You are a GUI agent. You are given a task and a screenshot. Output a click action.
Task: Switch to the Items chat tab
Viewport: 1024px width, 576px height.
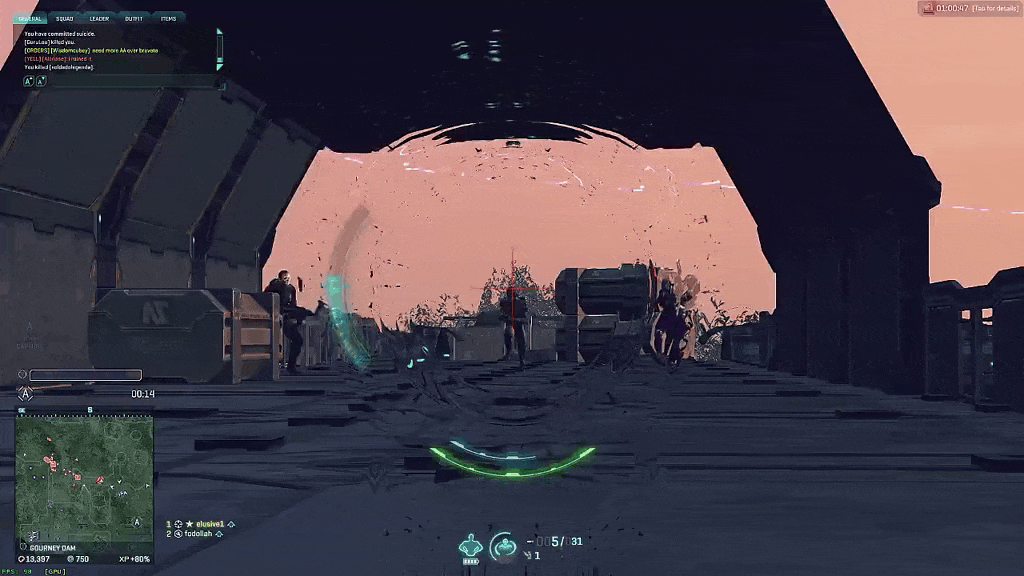(168, 18)
